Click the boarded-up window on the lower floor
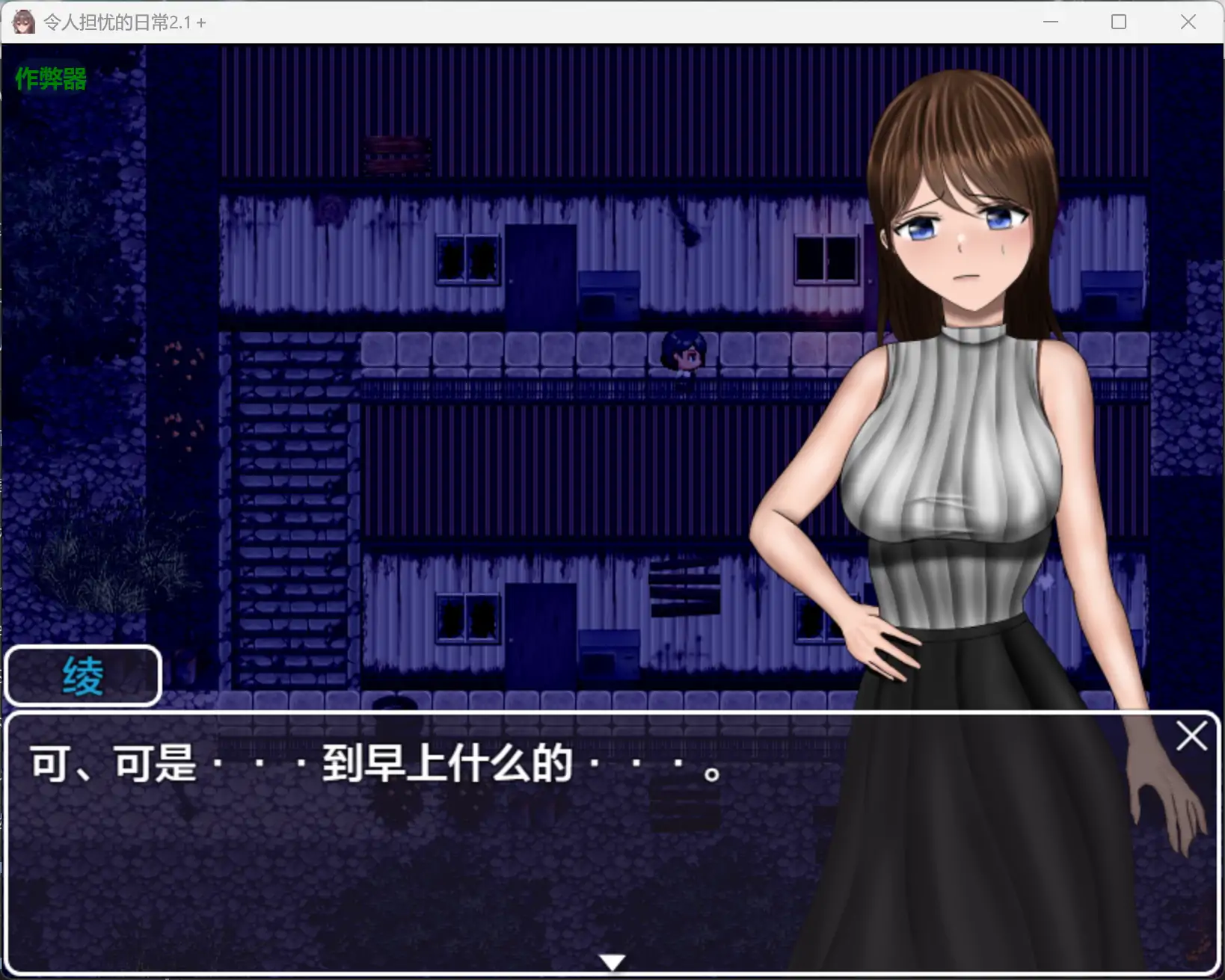 point(686,587)
